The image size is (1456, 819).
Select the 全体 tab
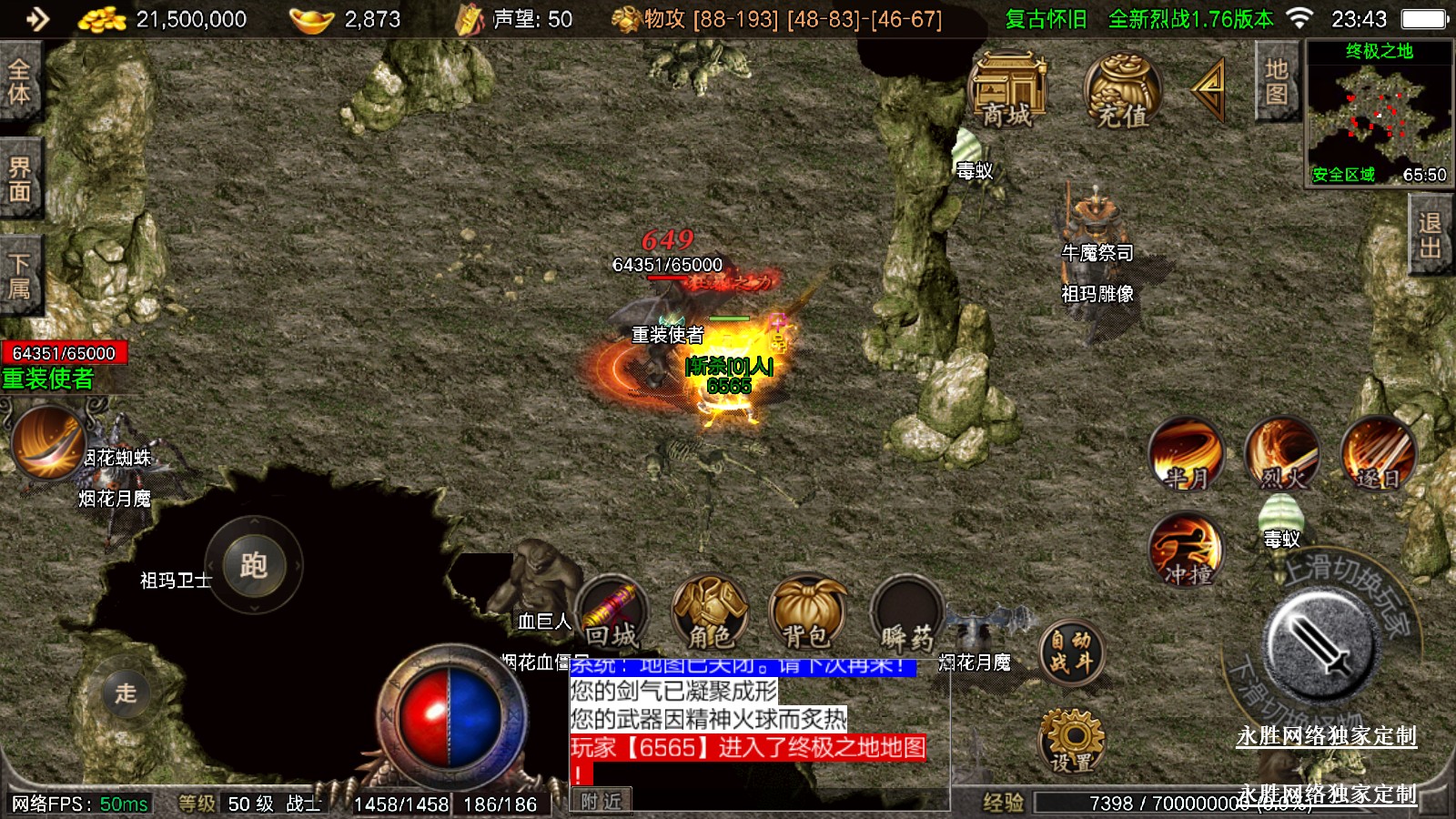20,82
